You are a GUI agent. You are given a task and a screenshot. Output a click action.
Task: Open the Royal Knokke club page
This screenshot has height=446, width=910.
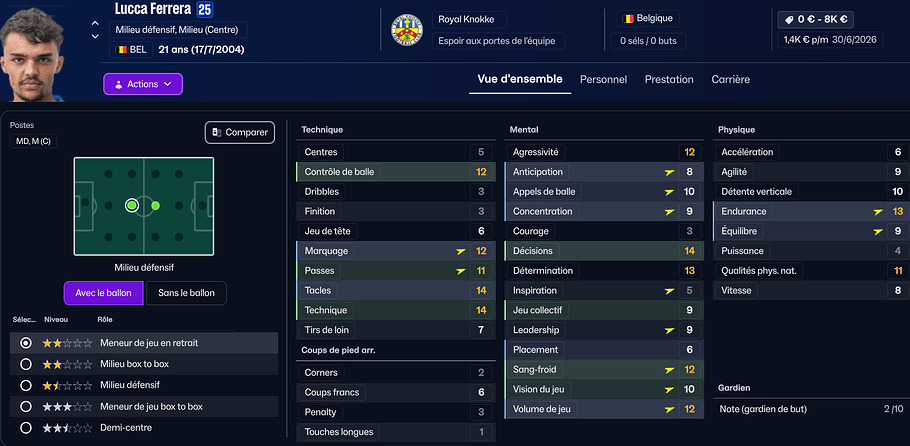pyautogui.click(x=472, y=20)
